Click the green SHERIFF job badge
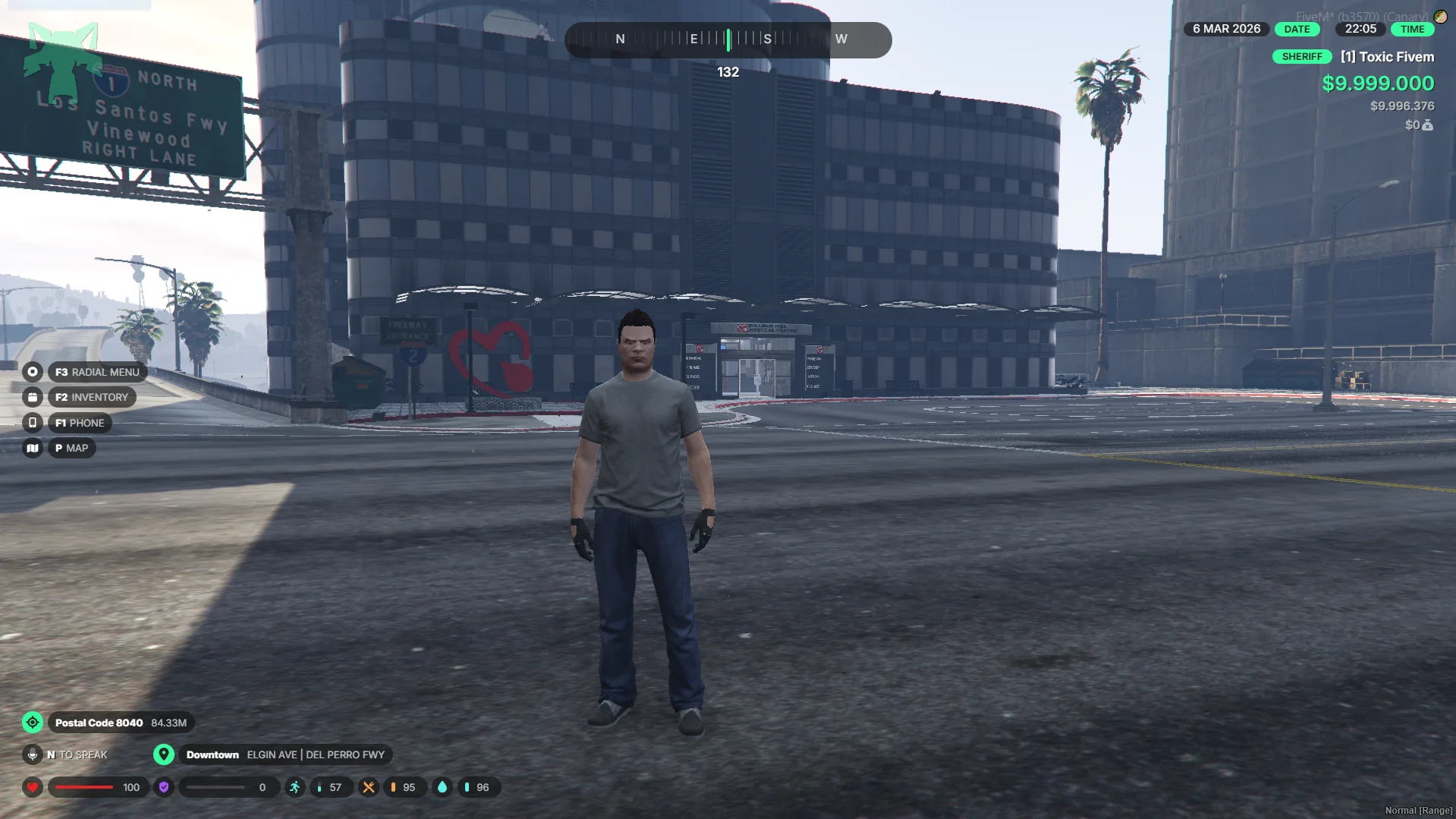The height and width of the screenshot is (819, 1456). 1301,57
